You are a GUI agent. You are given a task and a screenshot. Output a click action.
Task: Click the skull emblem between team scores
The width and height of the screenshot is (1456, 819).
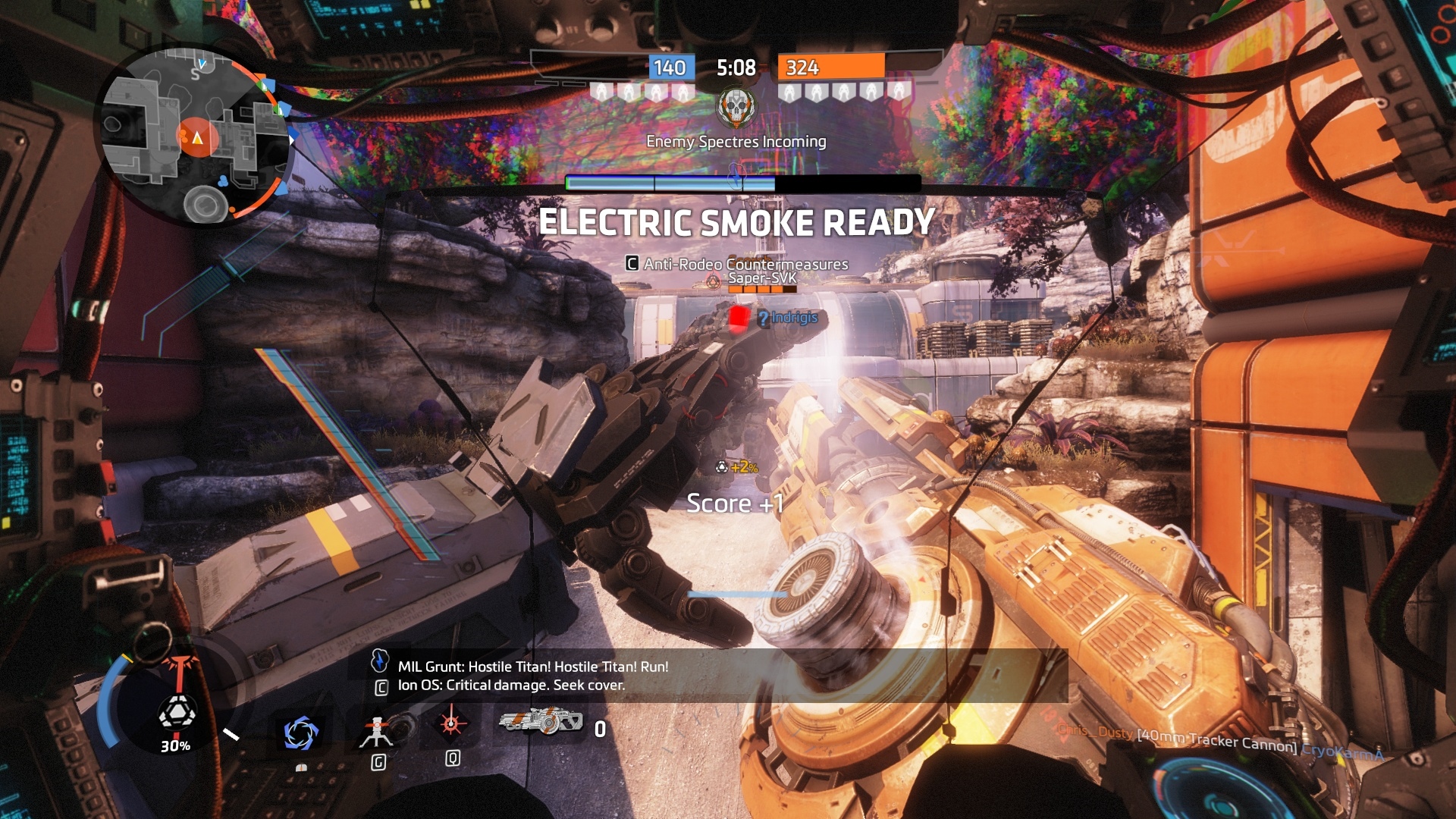[x=736, y=108]
